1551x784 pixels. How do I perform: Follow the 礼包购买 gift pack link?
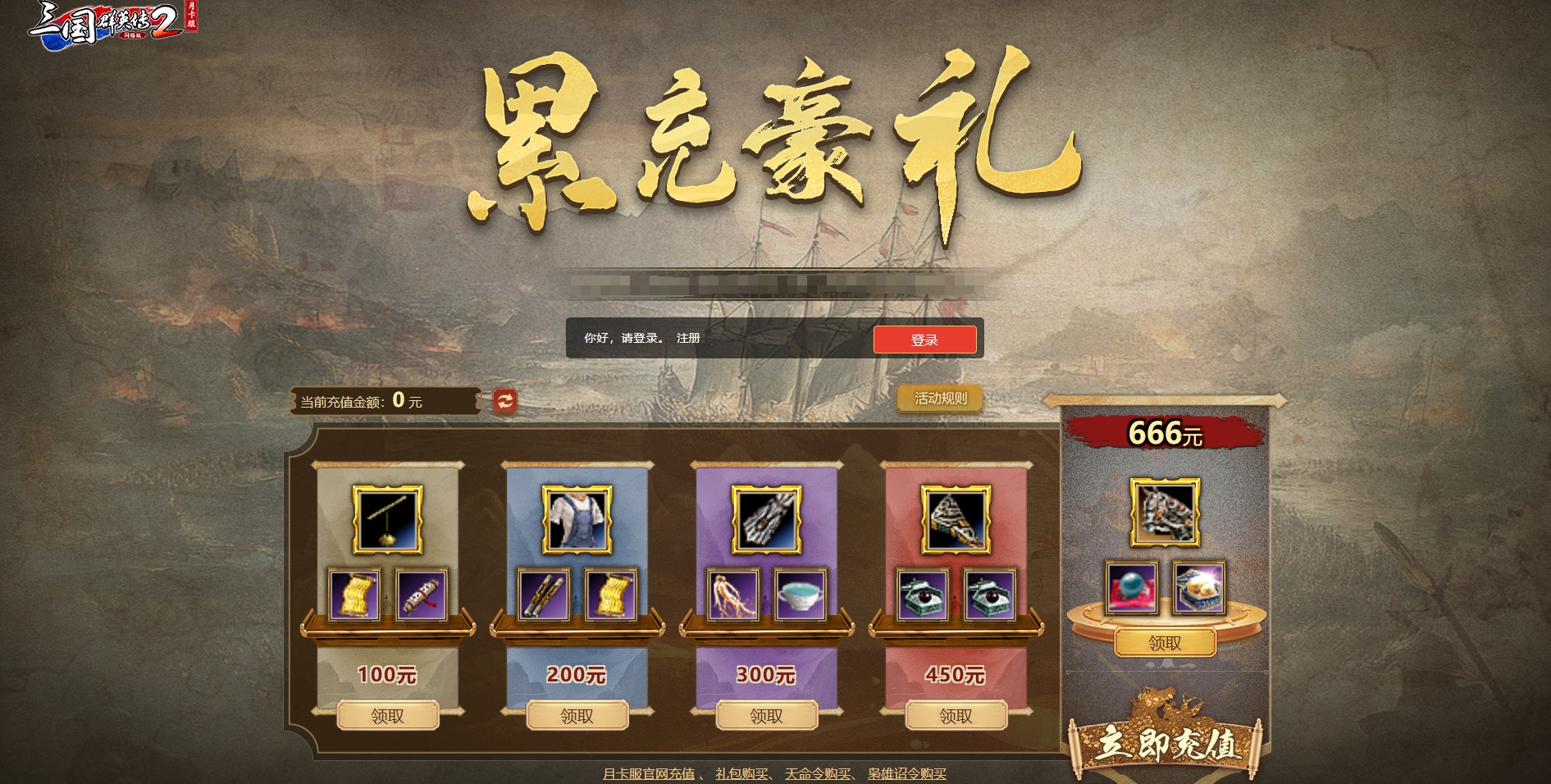741,773
